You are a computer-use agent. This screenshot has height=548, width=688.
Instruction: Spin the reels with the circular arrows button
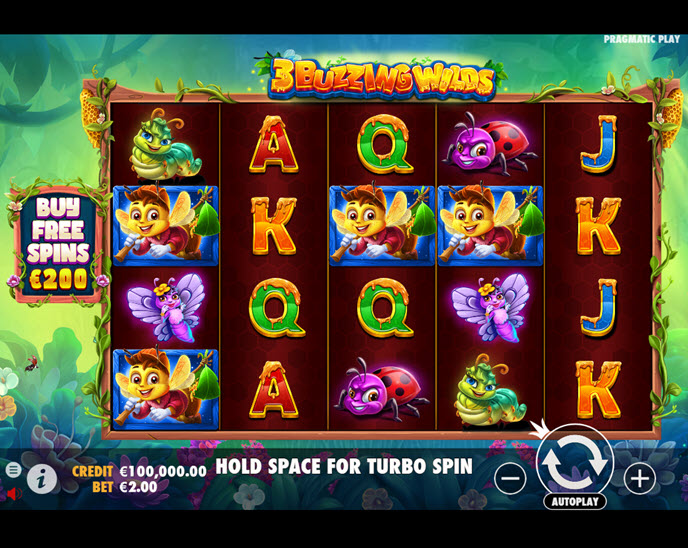[575, 461]
